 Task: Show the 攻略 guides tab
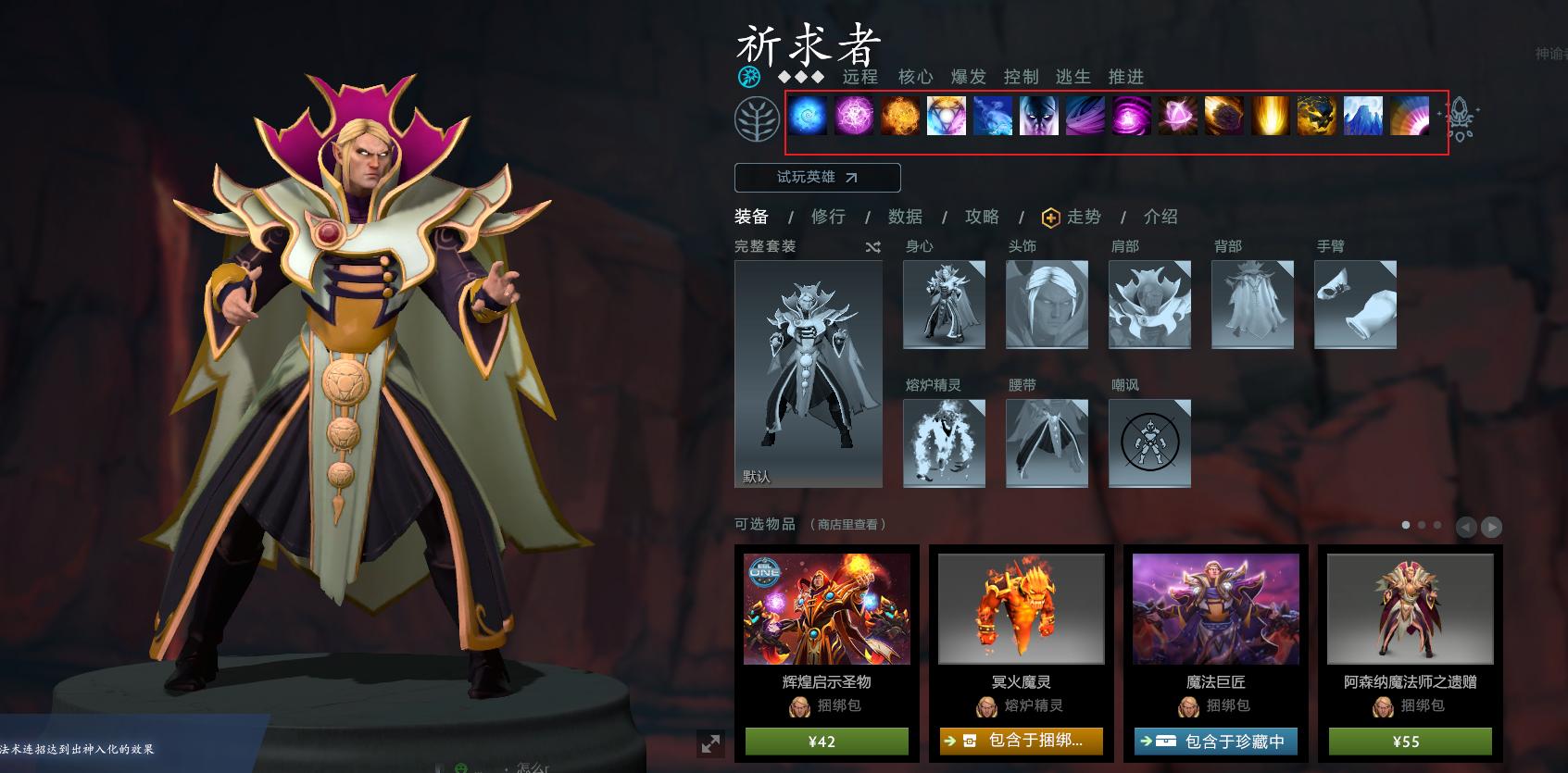tap(982, 217)
